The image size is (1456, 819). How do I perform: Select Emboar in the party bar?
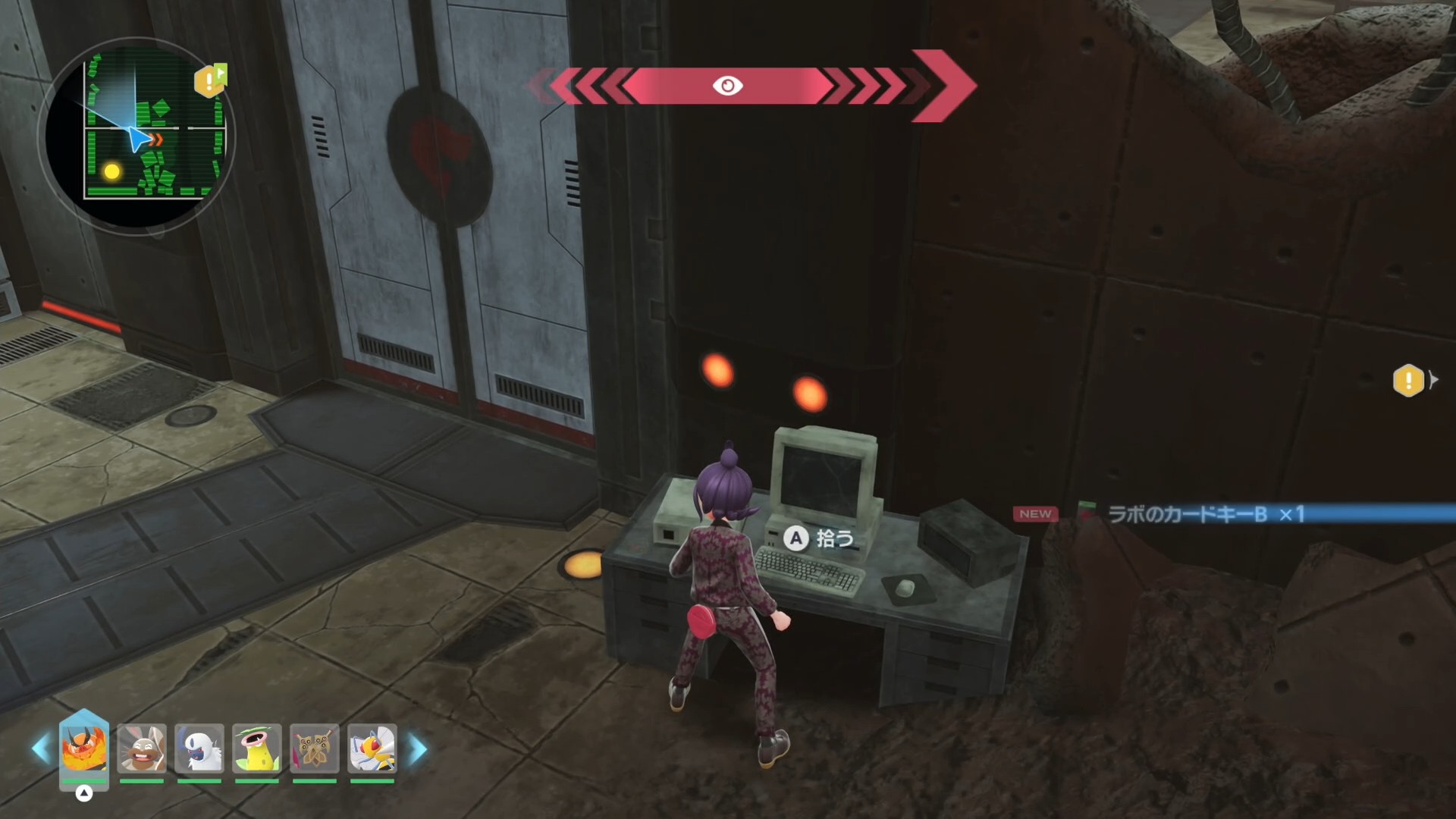[x=84, y=748]
